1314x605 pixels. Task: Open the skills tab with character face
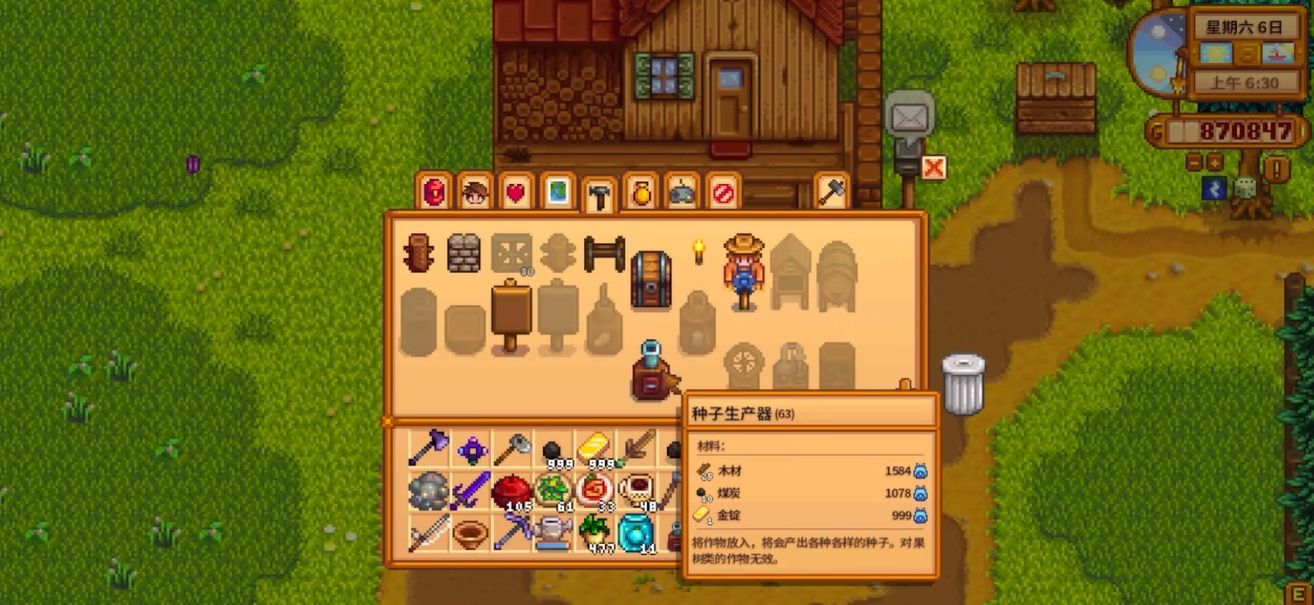click(475, 192)
